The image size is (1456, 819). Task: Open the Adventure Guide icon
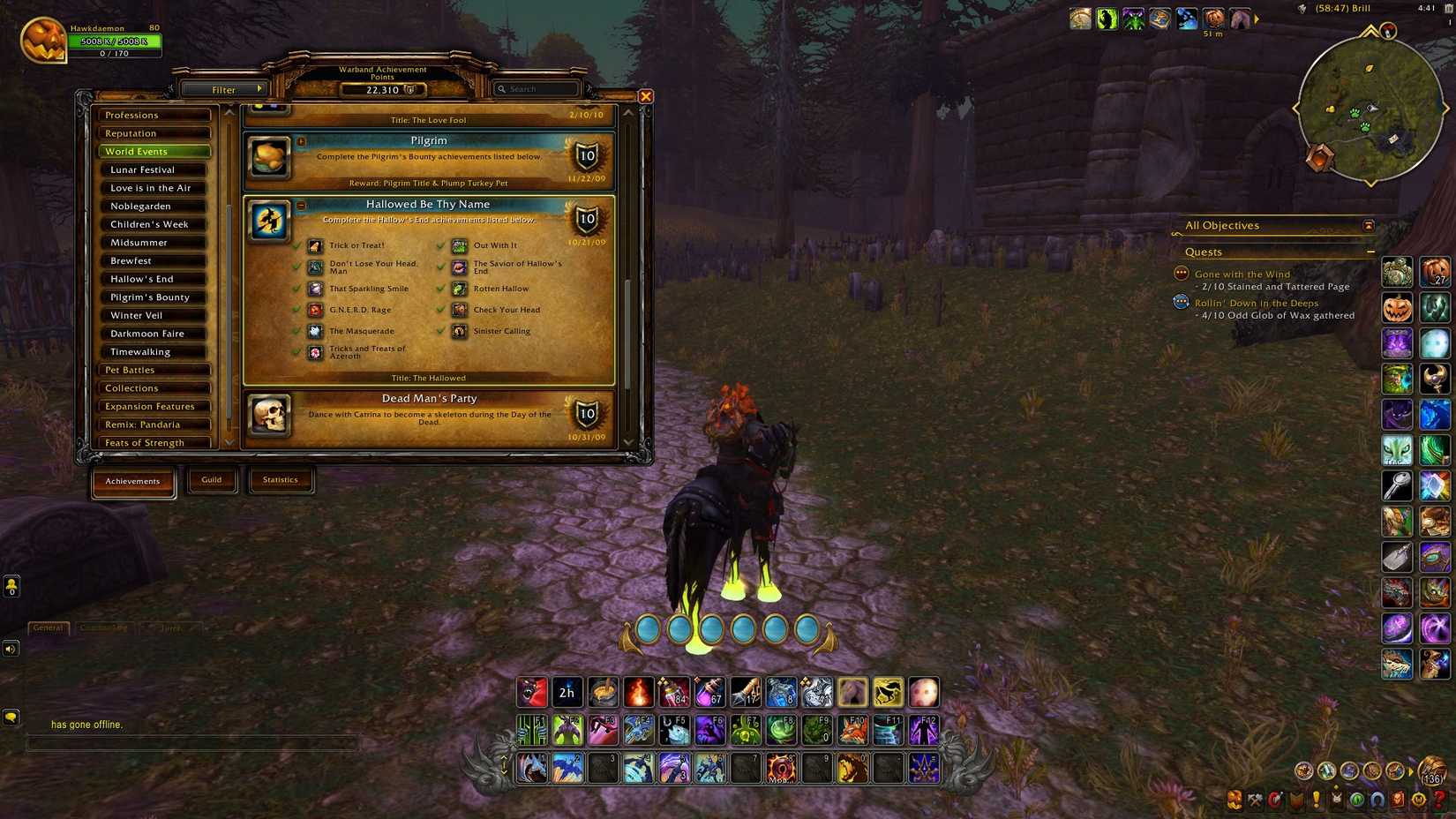point(1397,800)
